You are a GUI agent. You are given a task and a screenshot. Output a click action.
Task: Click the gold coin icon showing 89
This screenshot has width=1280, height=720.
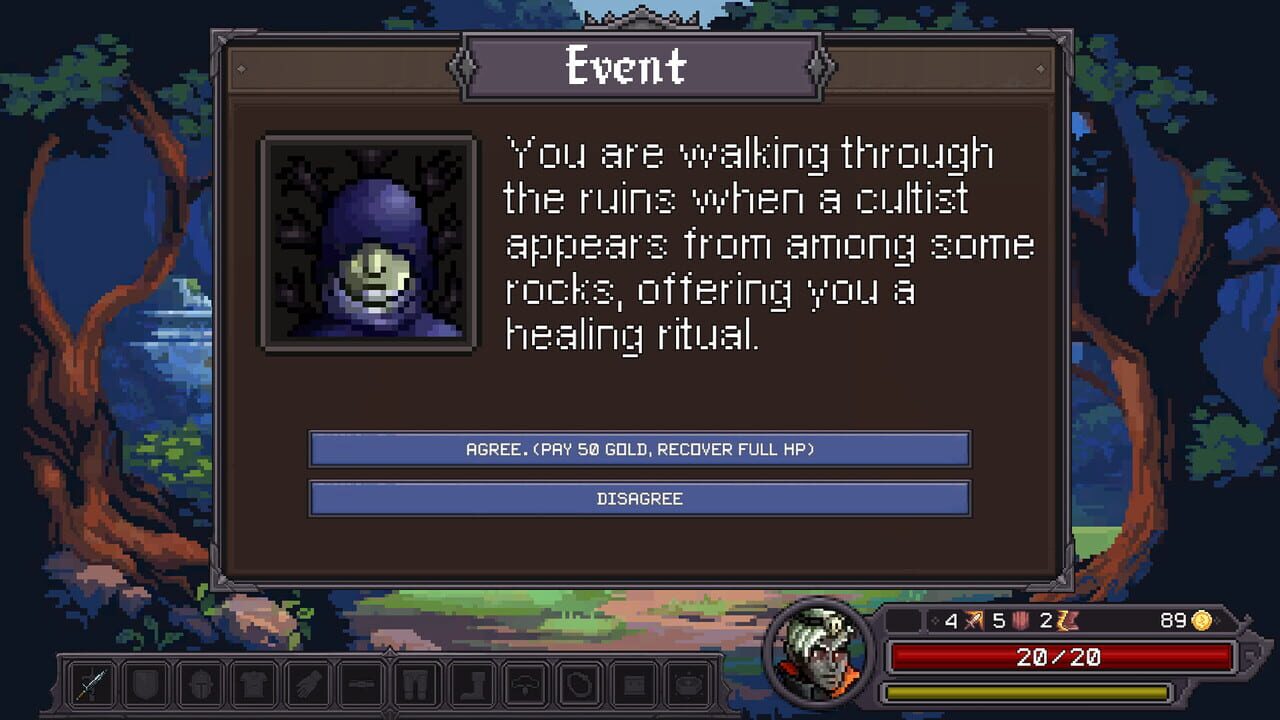click(1203, 621)
